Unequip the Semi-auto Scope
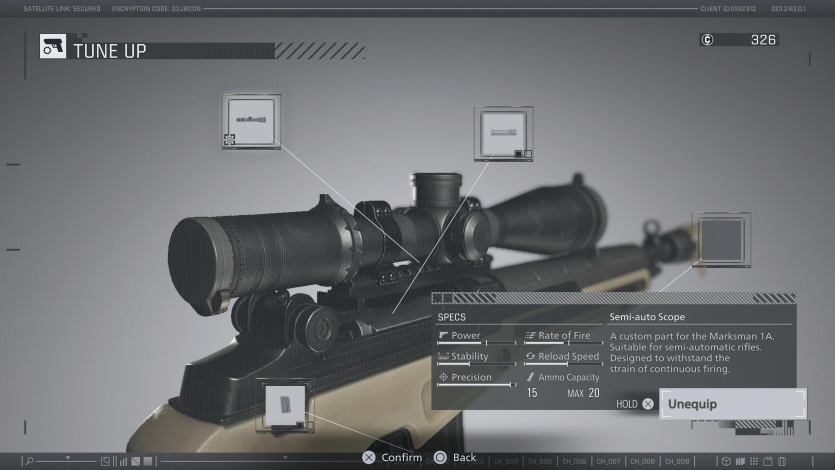Viewport: 835px width, 470px height. [732, 404]
